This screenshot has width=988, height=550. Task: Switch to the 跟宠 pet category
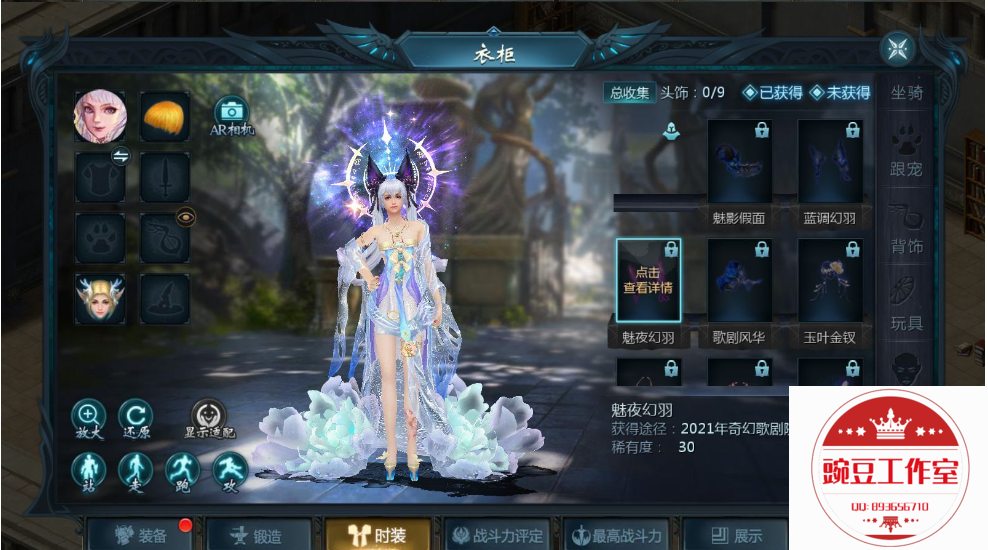[906, 156]
